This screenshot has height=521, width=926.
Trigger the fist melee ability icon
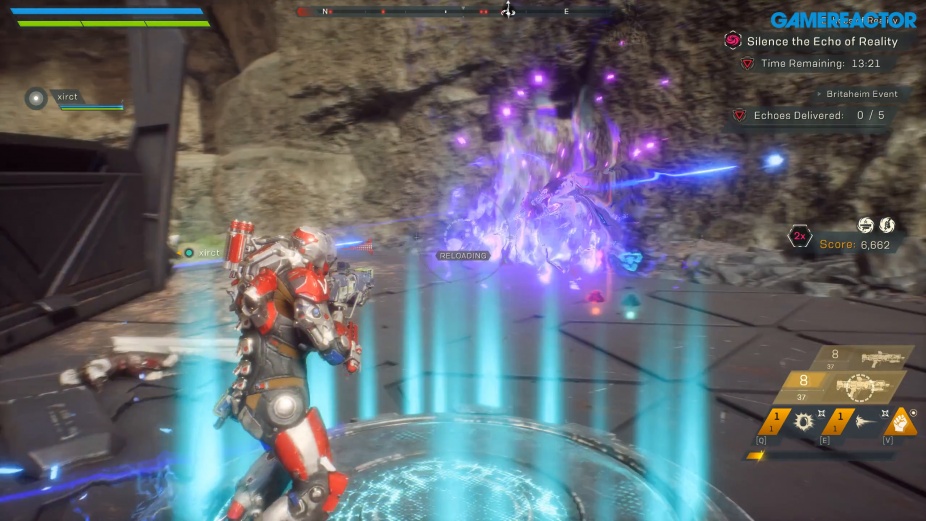point(900,421)
